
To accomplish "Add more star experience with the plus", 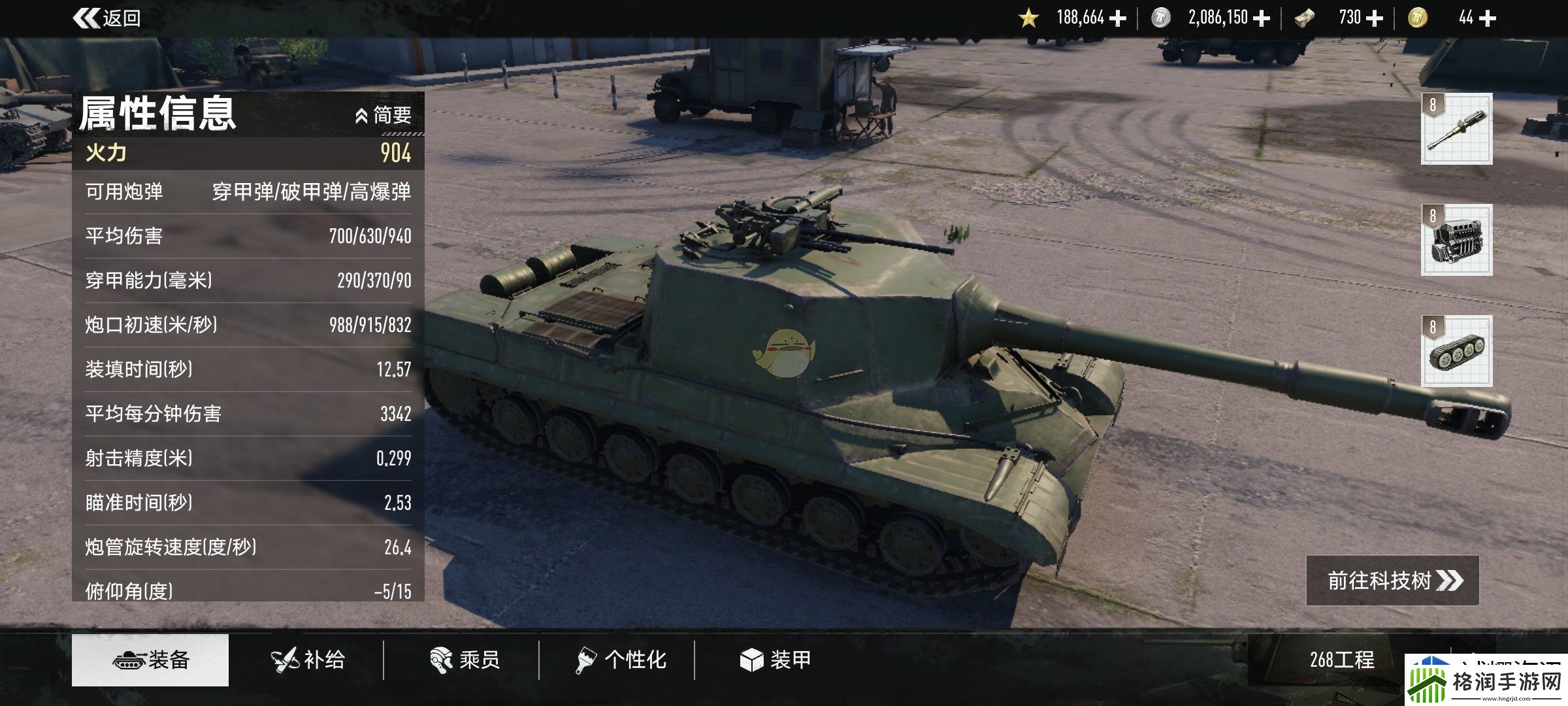I will point(1118,18).
